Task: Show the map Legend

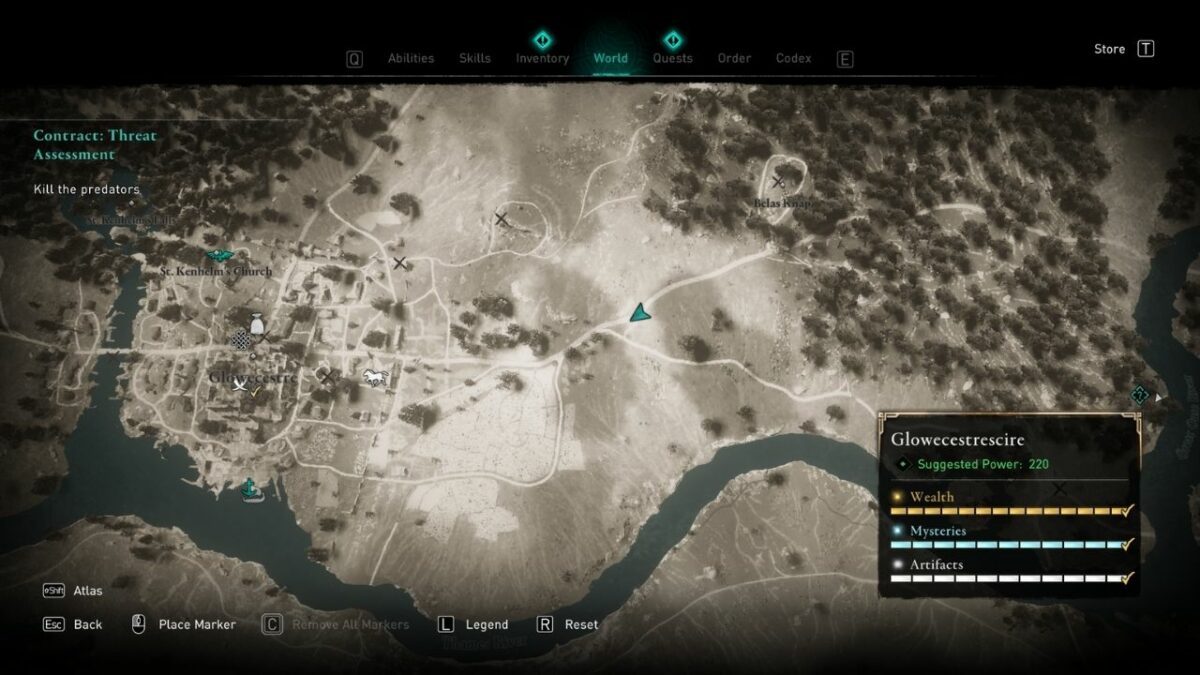Action: (486, 625)
